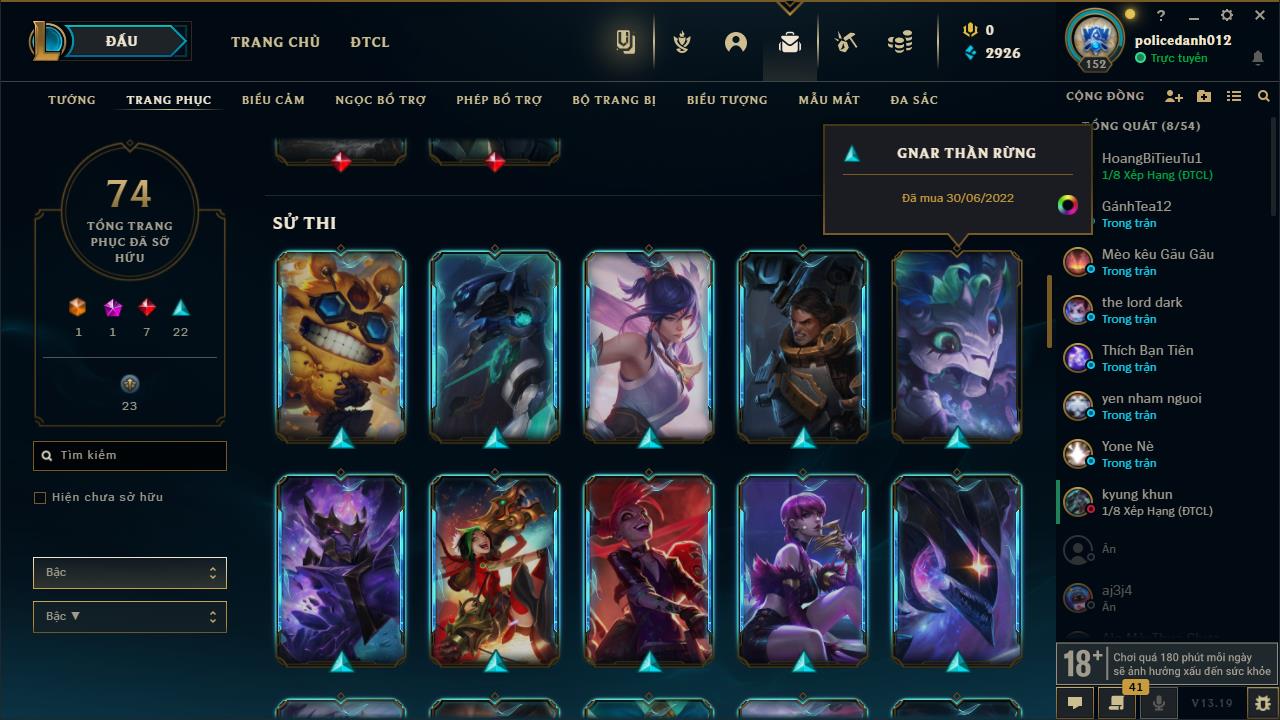Screen dimensions: 1280x720
Task: Click the Tìm kiếm search field
Action: (129, 455)
